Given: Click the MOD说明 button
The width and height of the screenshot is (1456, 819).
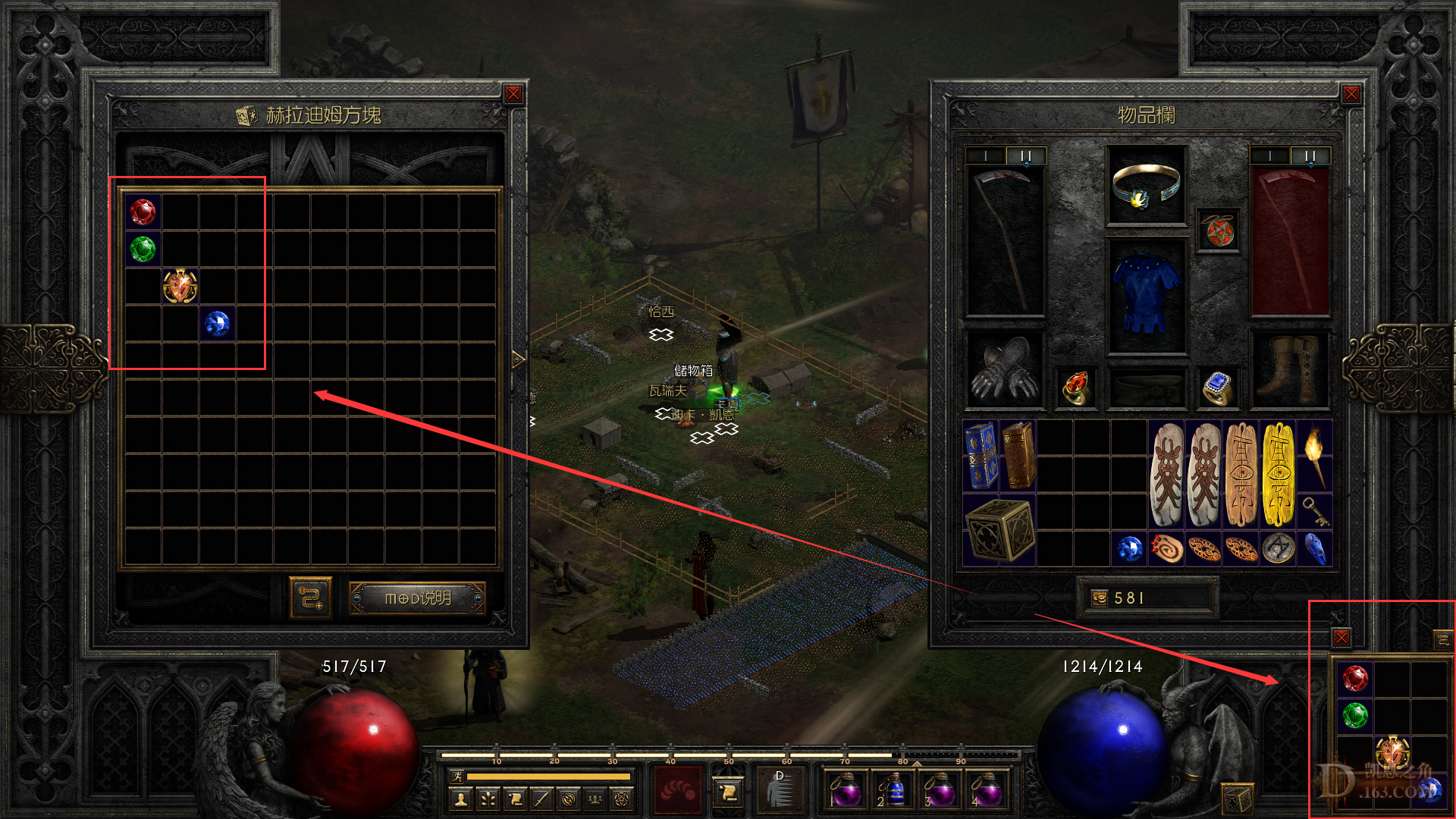Looking at the screenshot, I should point(417,596).
